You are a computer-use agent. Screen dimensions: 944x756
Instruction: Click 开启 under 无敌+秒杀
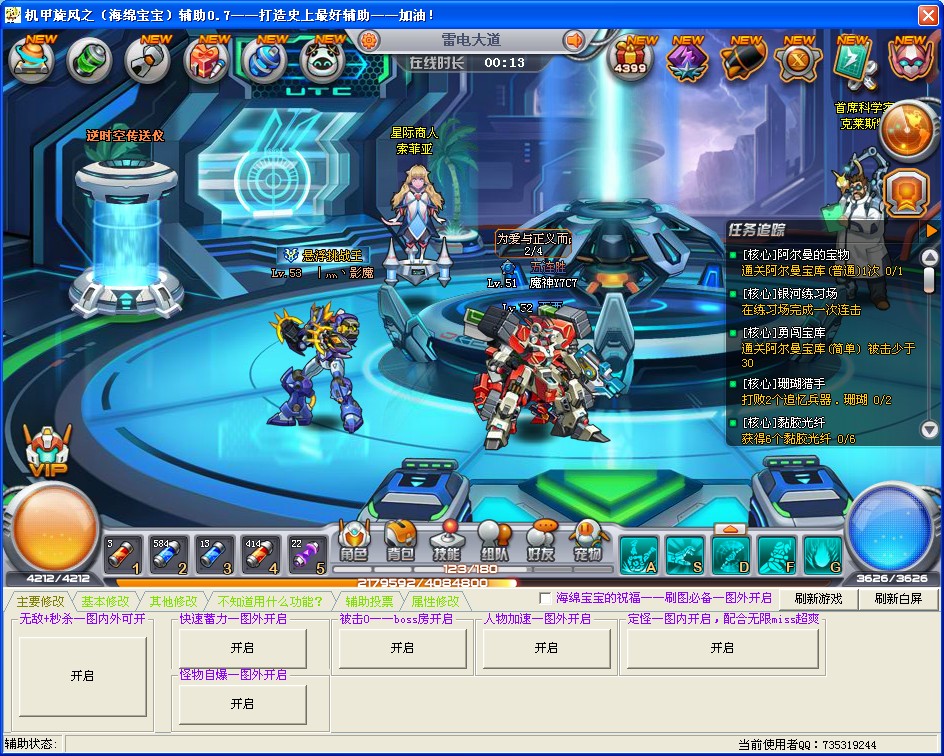click(82, 676)
